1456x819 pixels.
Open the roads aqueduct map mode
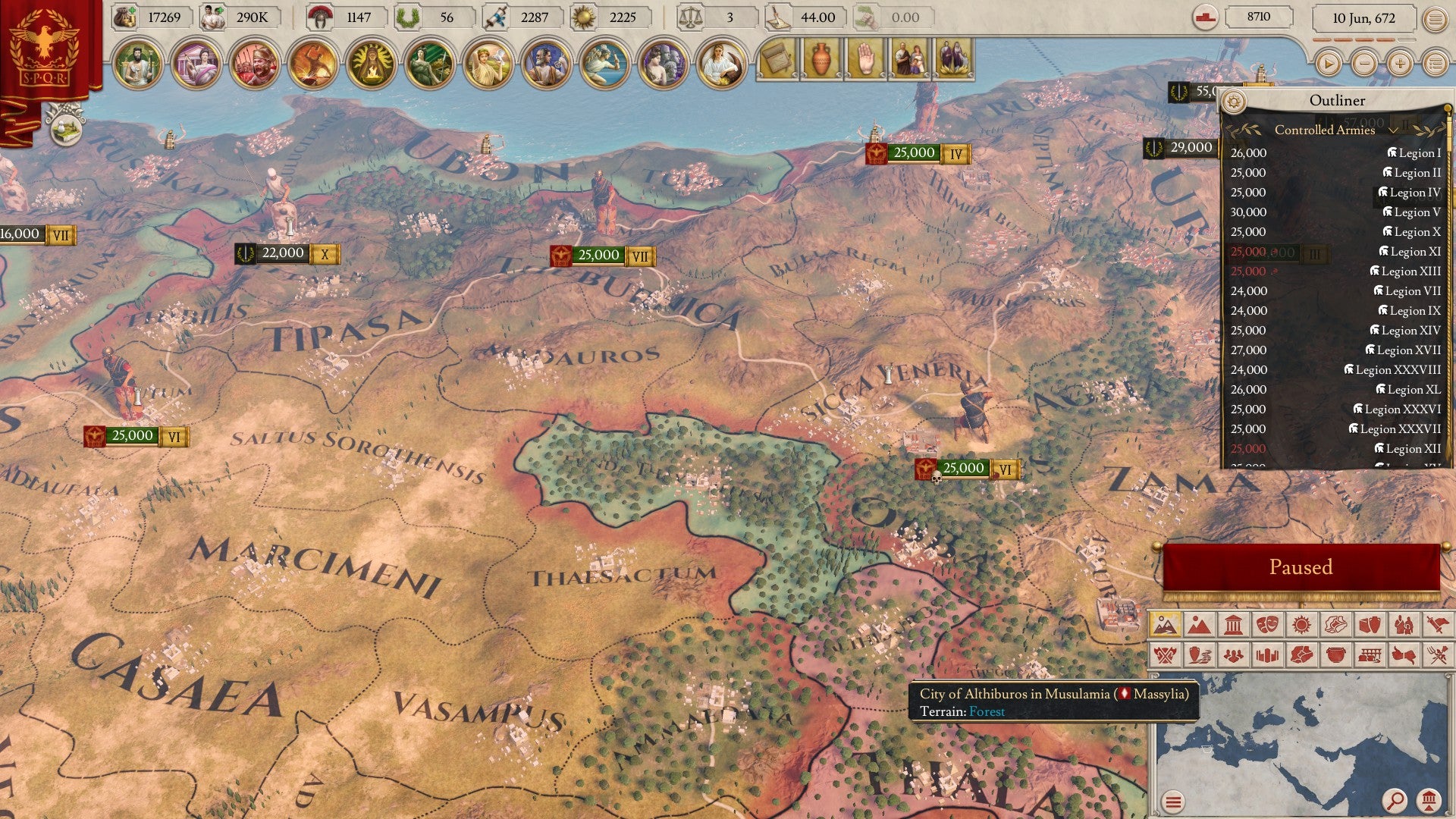coord(1369,653)
